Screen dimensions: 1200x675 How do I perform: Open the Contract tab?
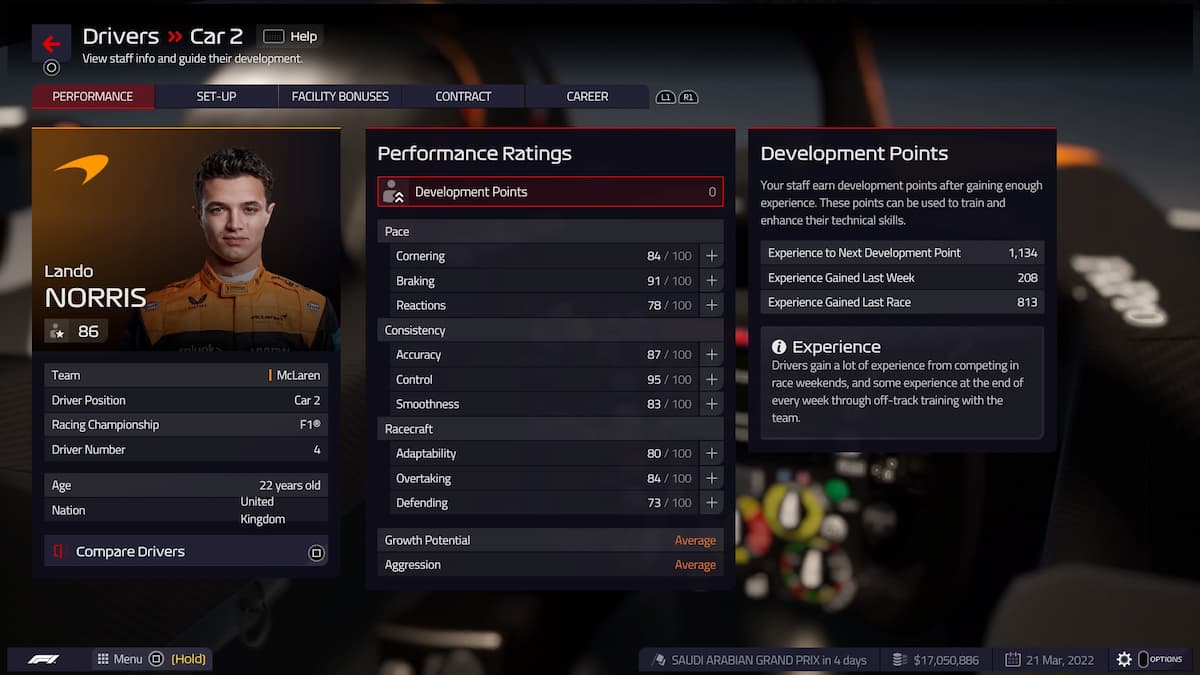click(463, 97)
